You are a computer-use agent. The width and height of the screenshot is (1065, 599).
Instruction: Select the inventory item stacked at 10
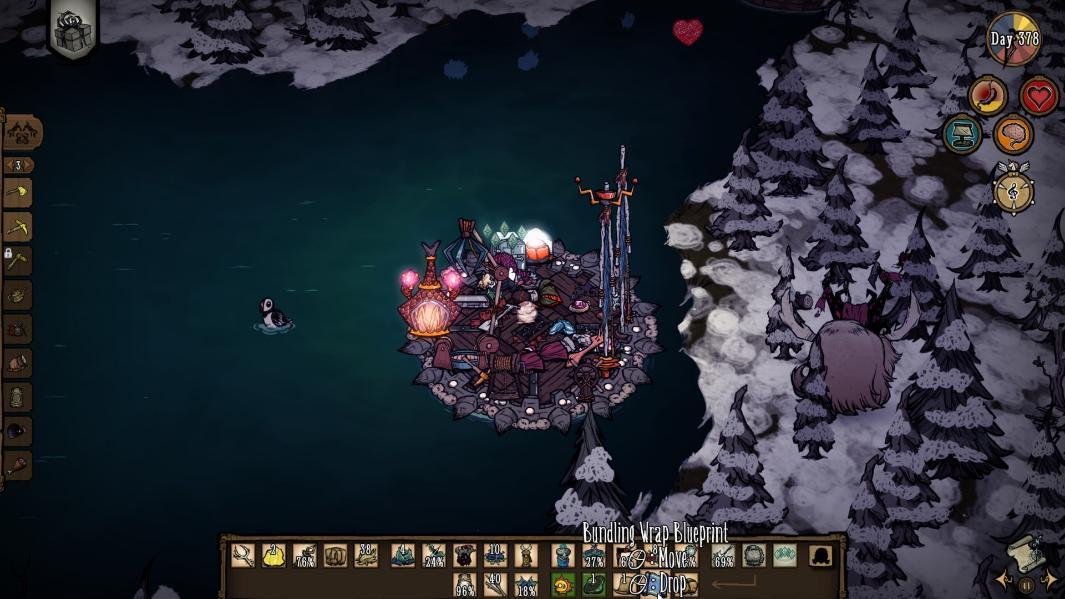(x=495, y=556)
